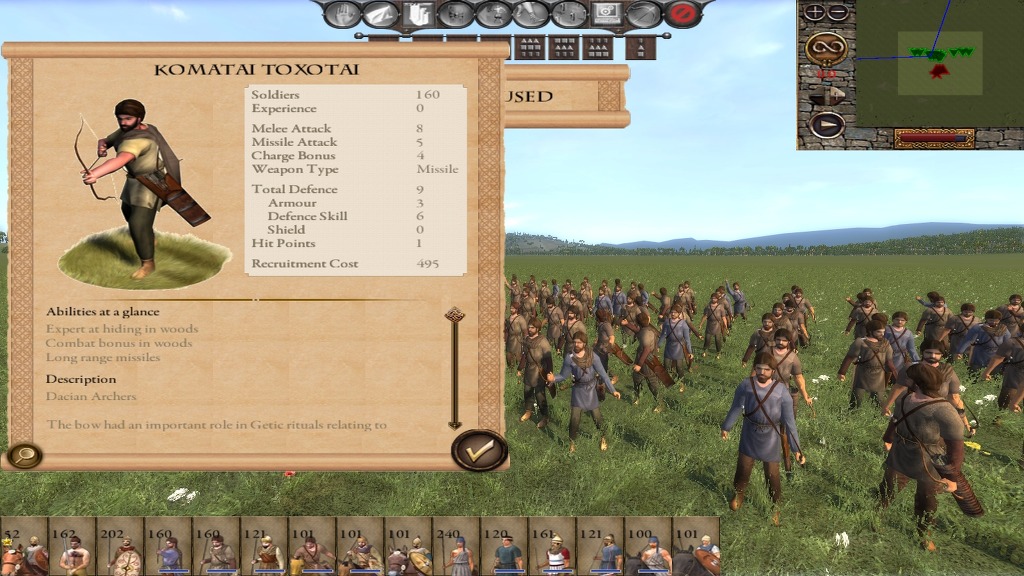Select the unit card with 240 soldiers

456,547
